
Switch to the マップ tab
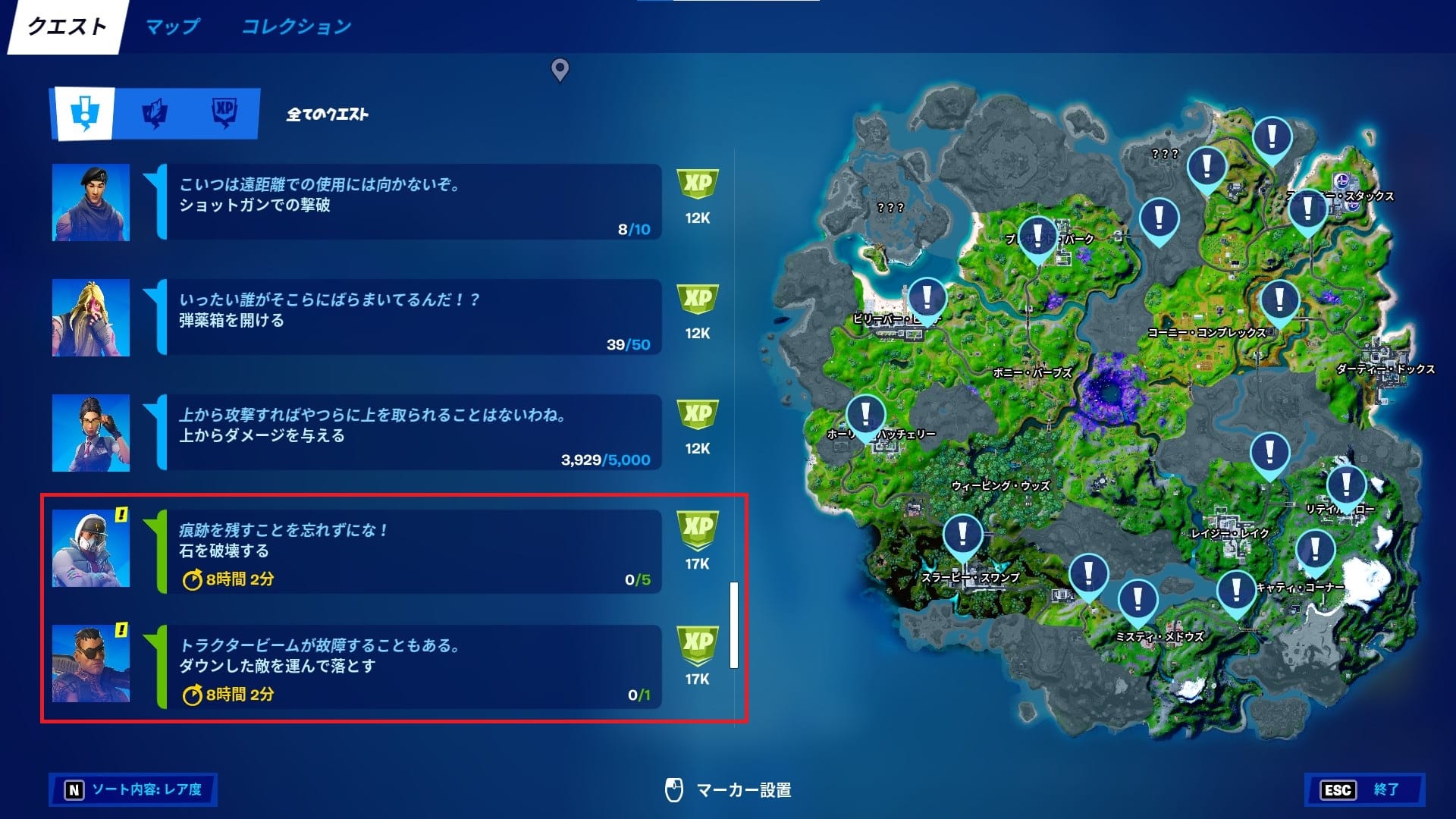point(173,26)
